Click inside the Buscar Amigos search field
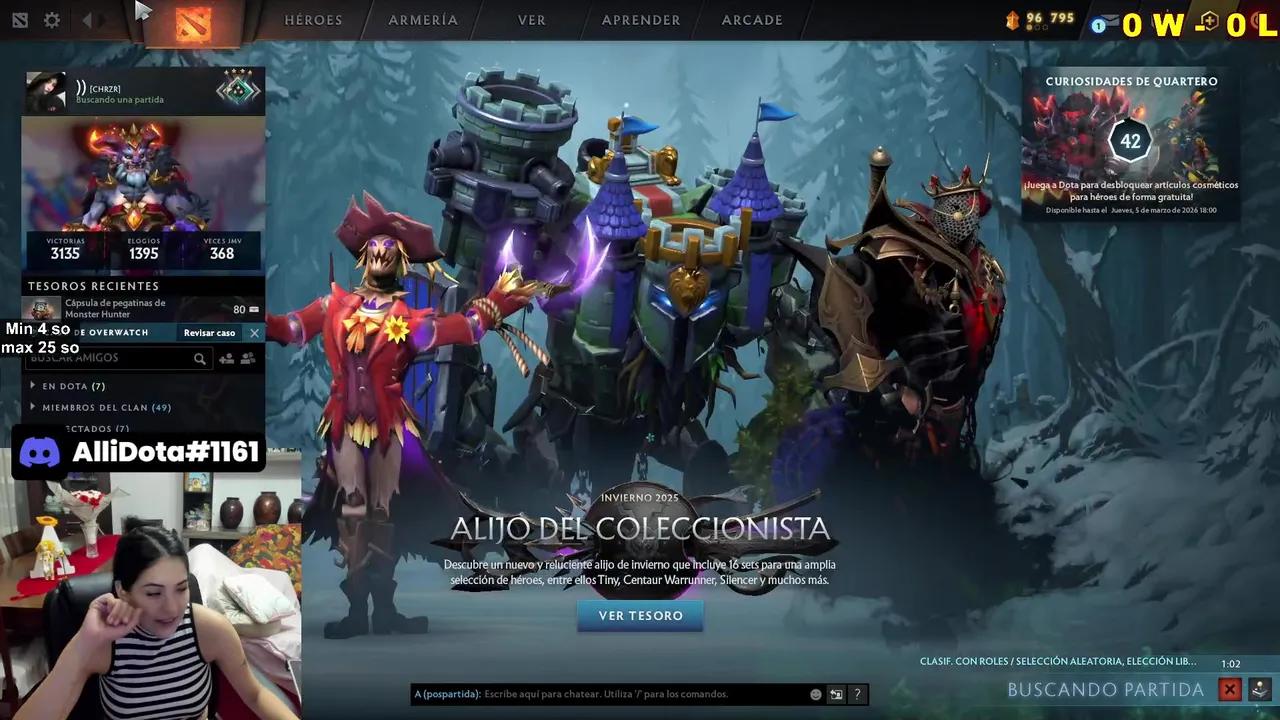 click(110, 358)
